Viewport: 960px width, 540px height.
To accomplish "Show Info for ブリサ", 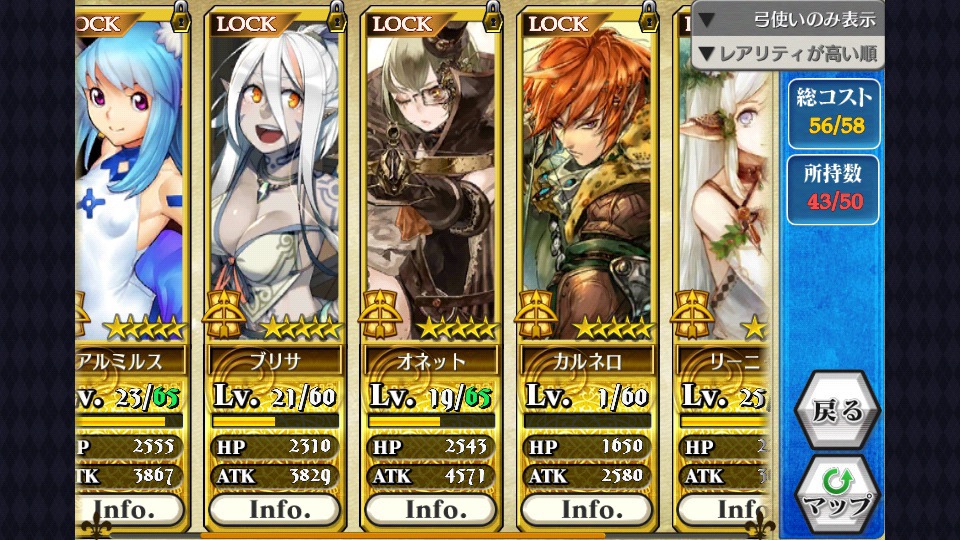I will point(275,509).
